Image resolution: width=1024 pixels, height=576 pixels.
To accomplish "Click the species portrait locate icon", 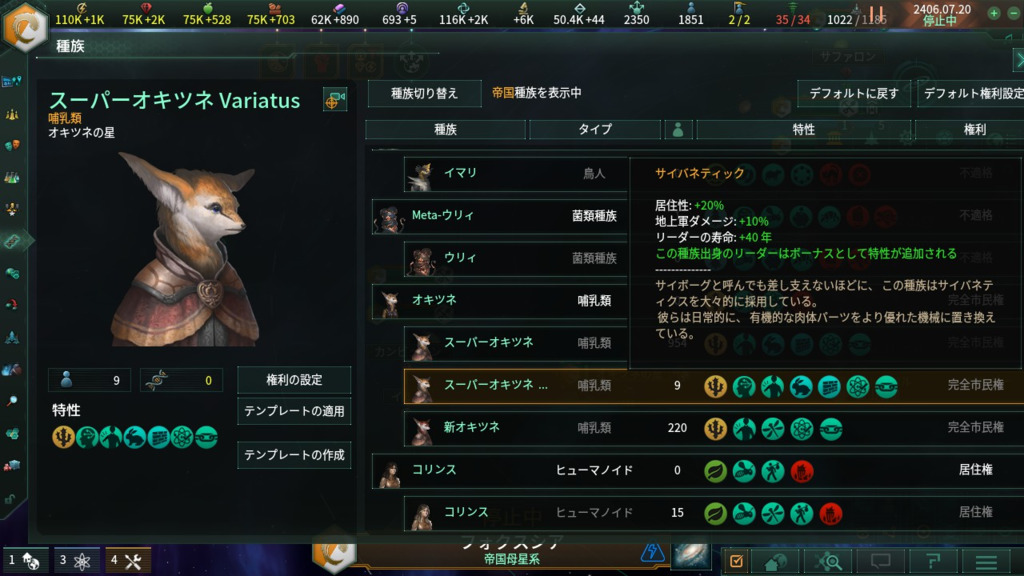I will coord(335,99).
